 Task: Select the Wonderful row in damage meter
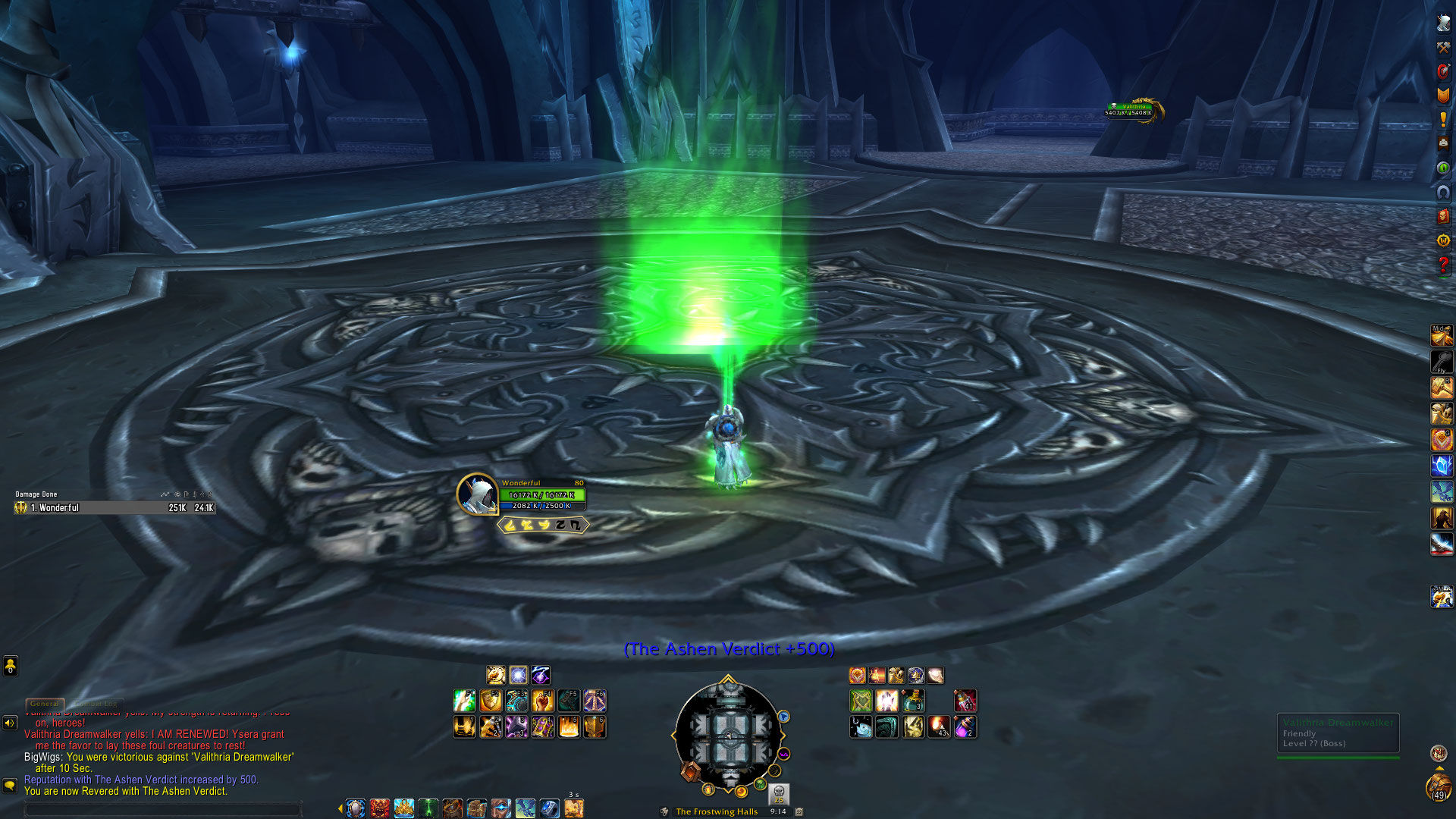(114, 508)
